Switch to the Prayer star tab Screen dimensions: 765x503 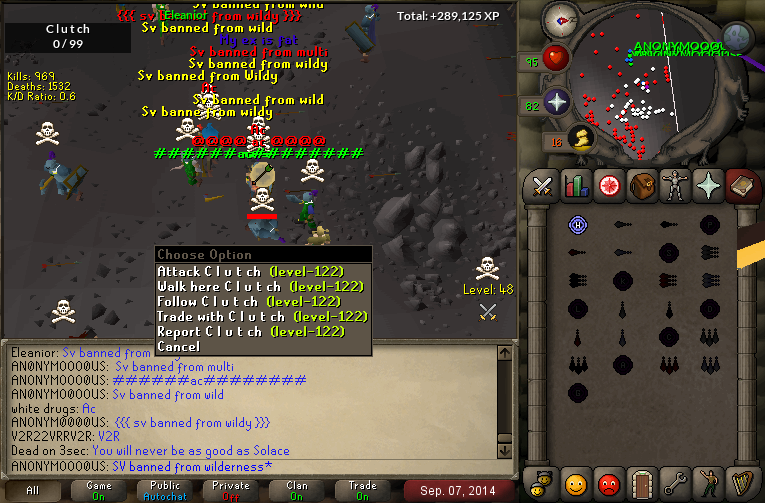[x=707, y=185]
